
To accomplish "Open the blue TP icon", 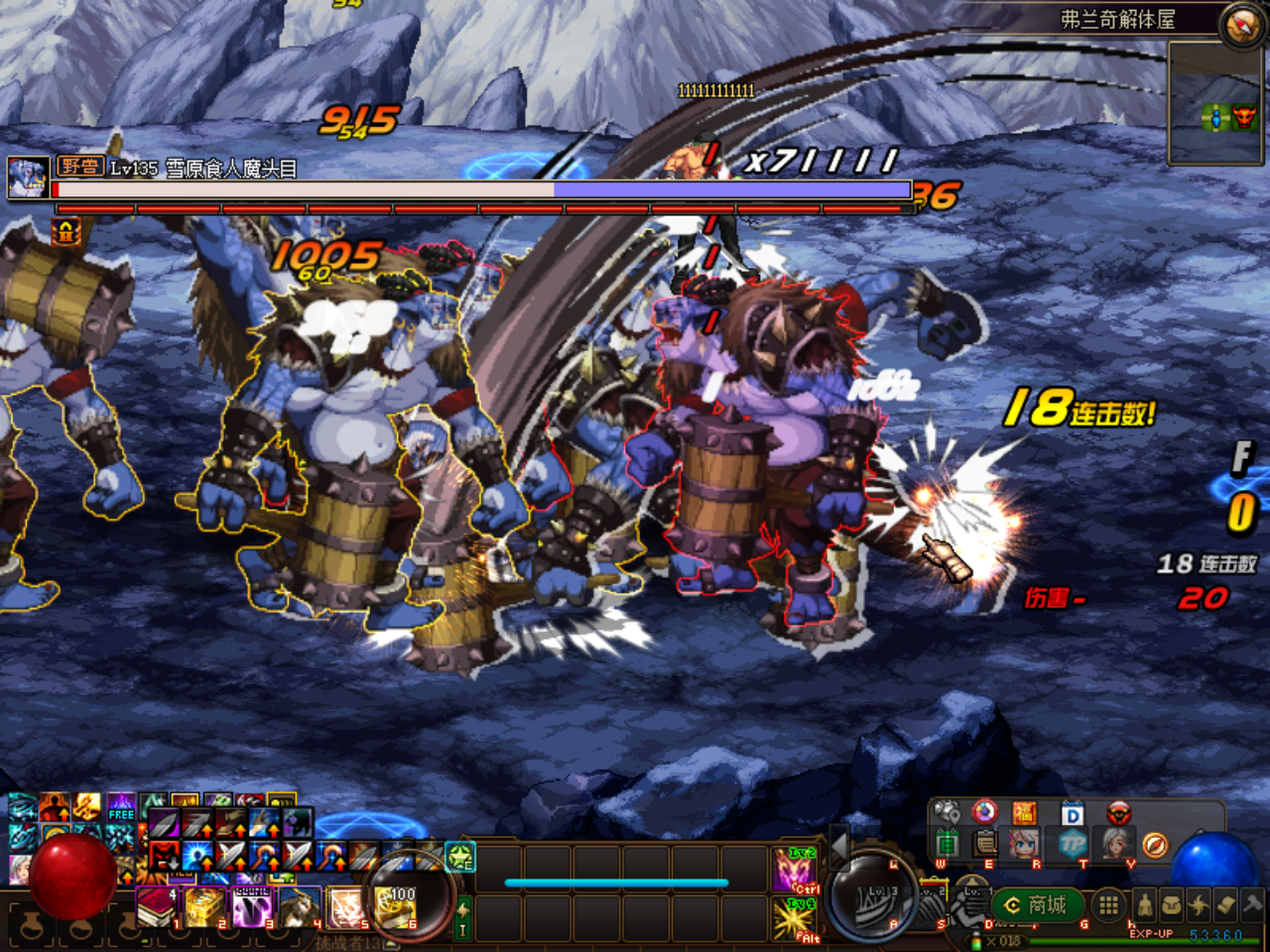I will click(x=1072, y=844).
